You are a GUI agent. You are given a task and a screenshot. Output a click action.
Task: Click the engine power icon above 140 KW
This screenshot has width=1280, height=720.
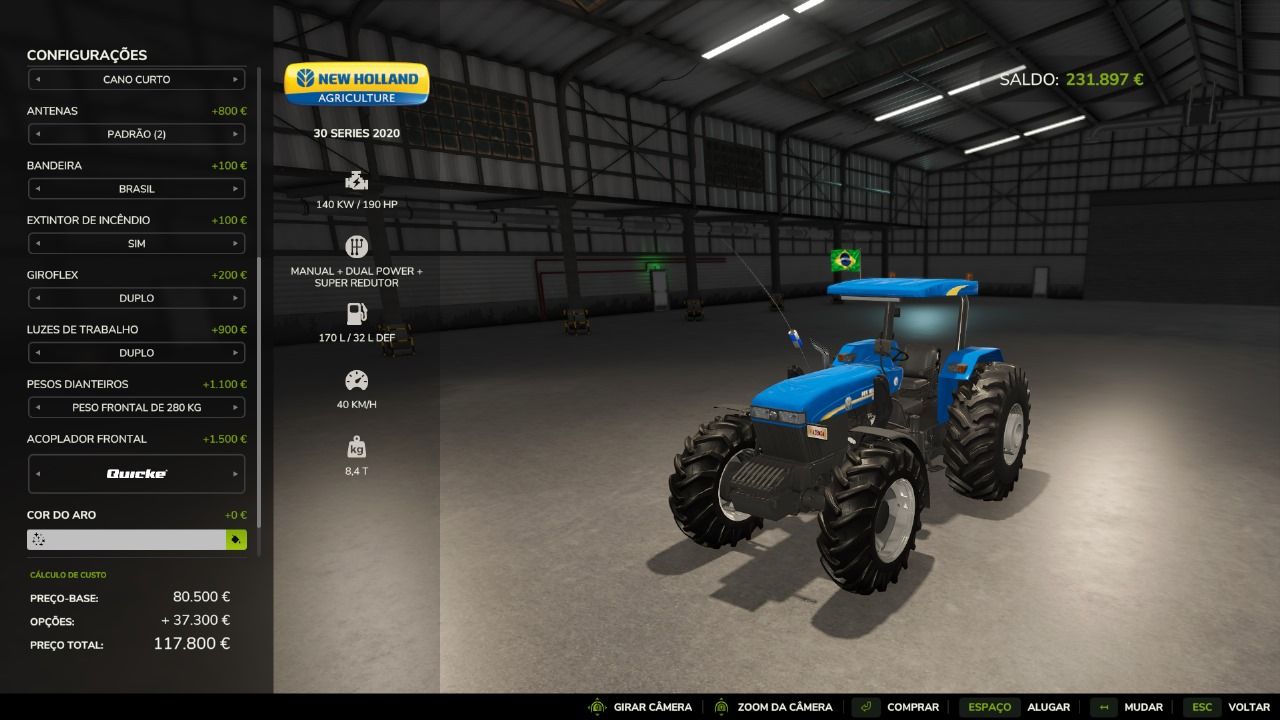click(x=356, y=182)
